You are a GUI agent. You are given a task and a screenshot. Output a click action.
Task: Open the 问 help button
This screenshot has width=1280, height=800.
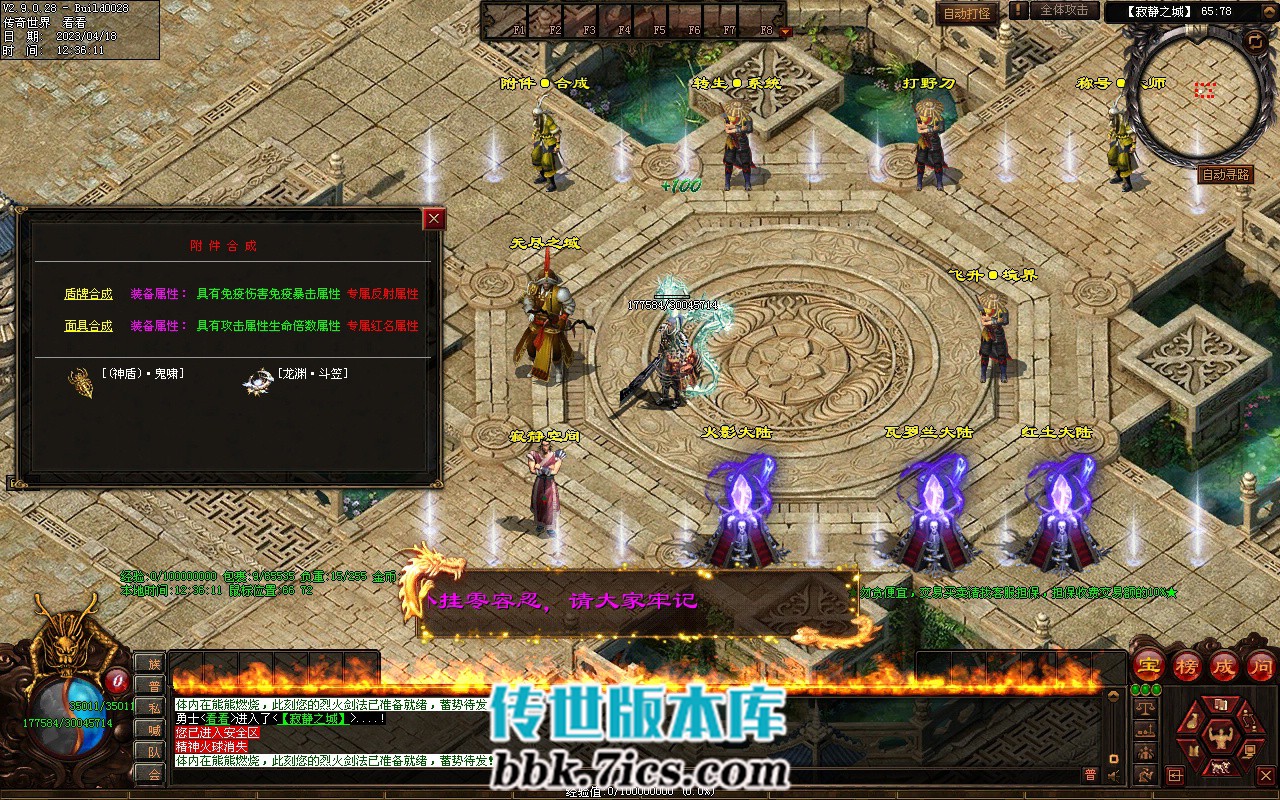tap(1261, 665)
